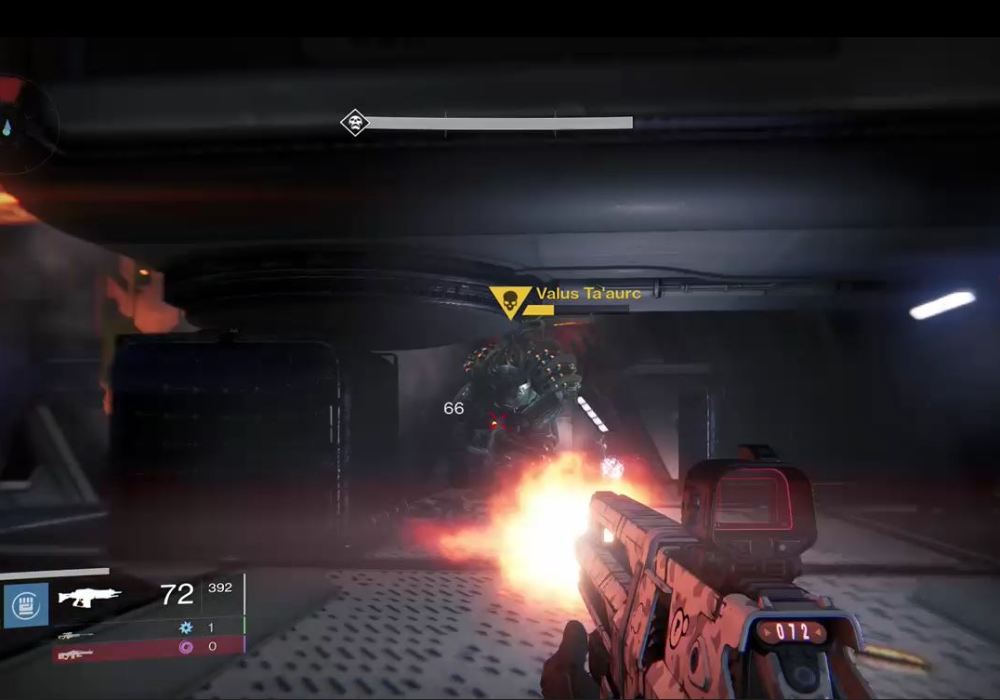The image size is (1000, 700).
Task: Choose the equipped auto rifle icon
Action: tap(90, 597)
